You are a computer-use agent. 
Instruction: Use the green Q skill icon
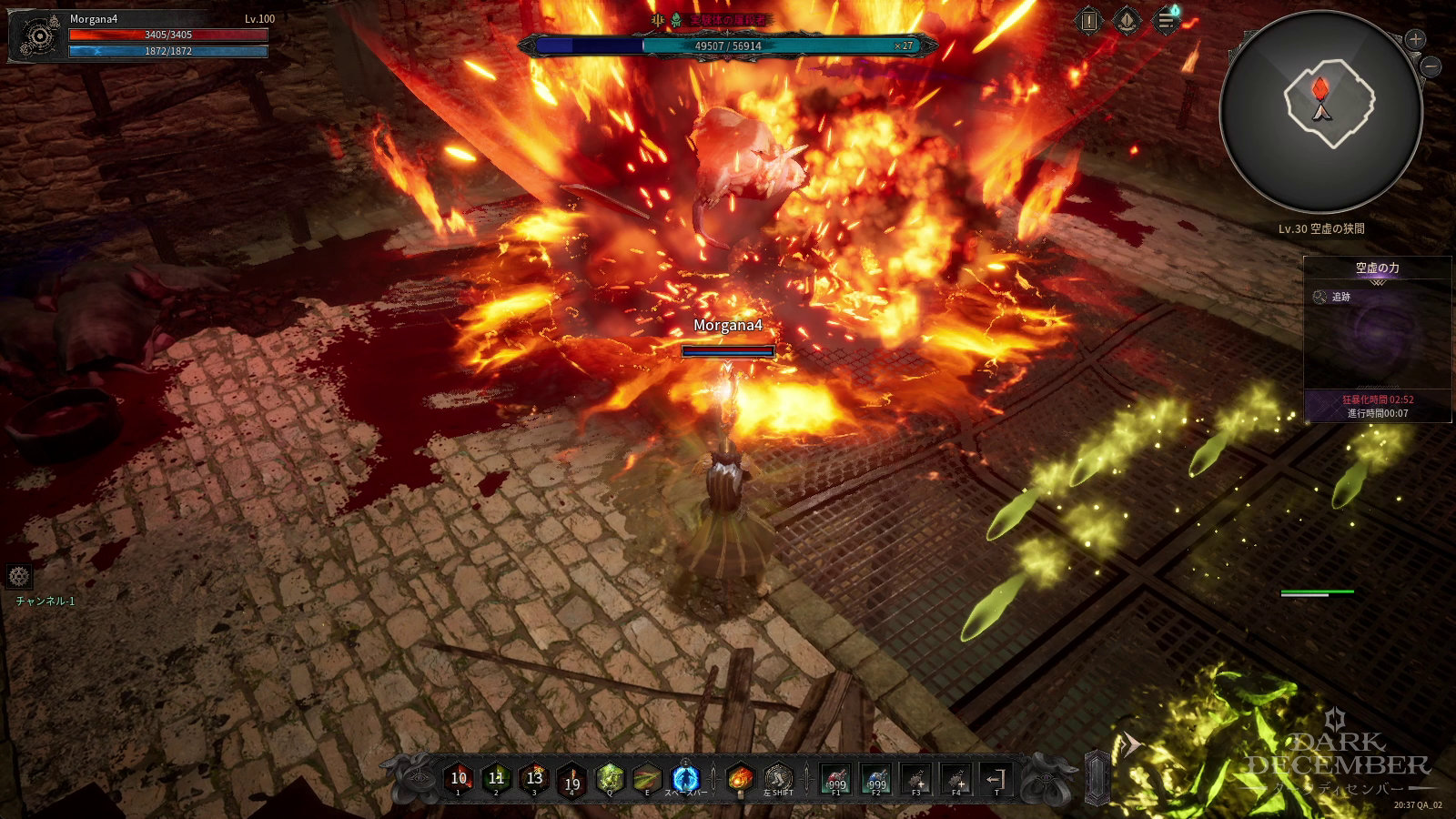coord(610,779)
